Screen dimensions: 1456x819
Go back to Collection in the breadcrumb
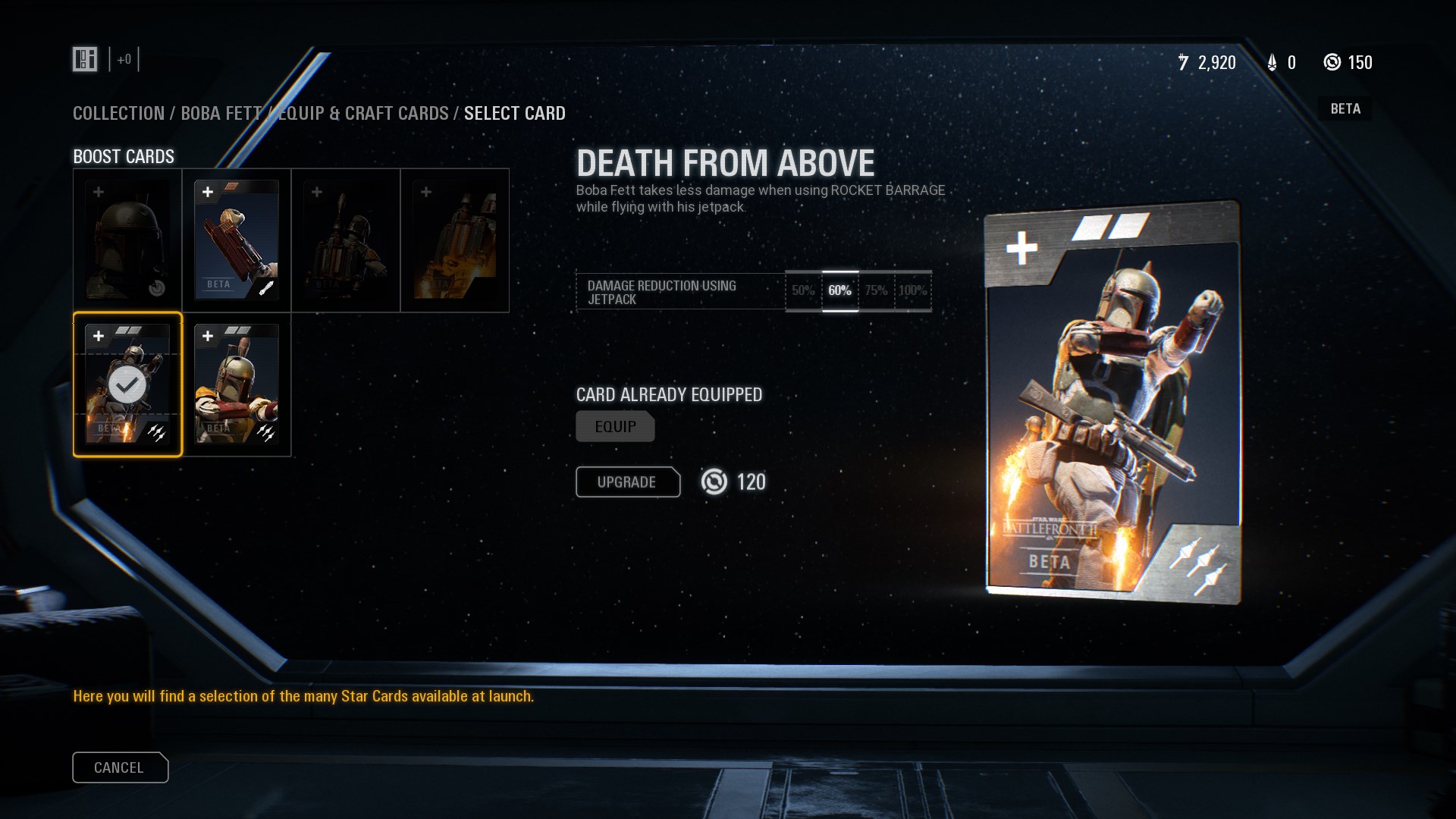[118, 114]
